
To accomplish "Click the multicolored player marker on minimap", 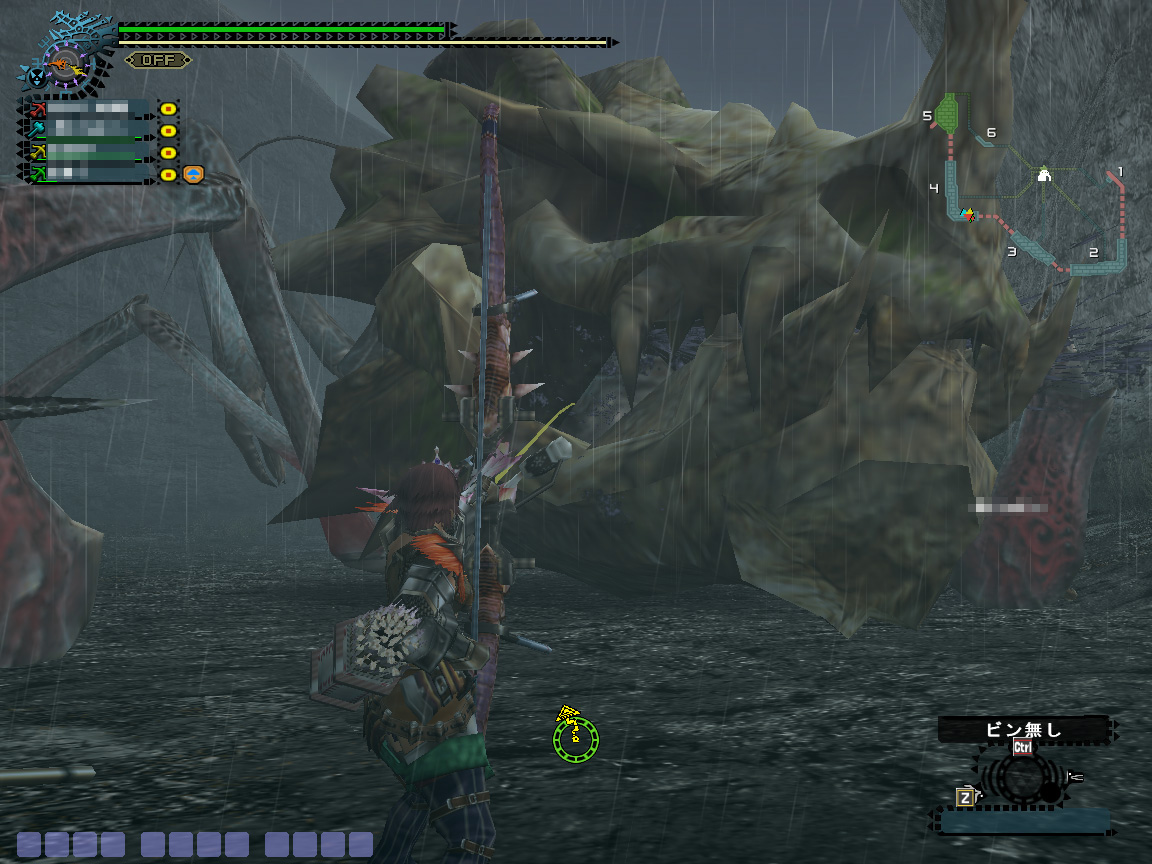I will tap(966, 214).
